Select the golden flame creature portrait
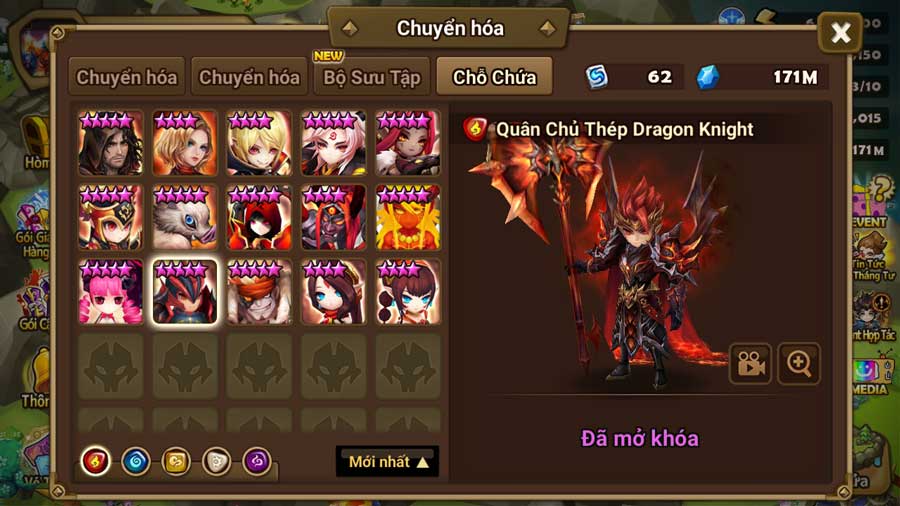Viewport: 900px width, 506px height. (408, 217)
